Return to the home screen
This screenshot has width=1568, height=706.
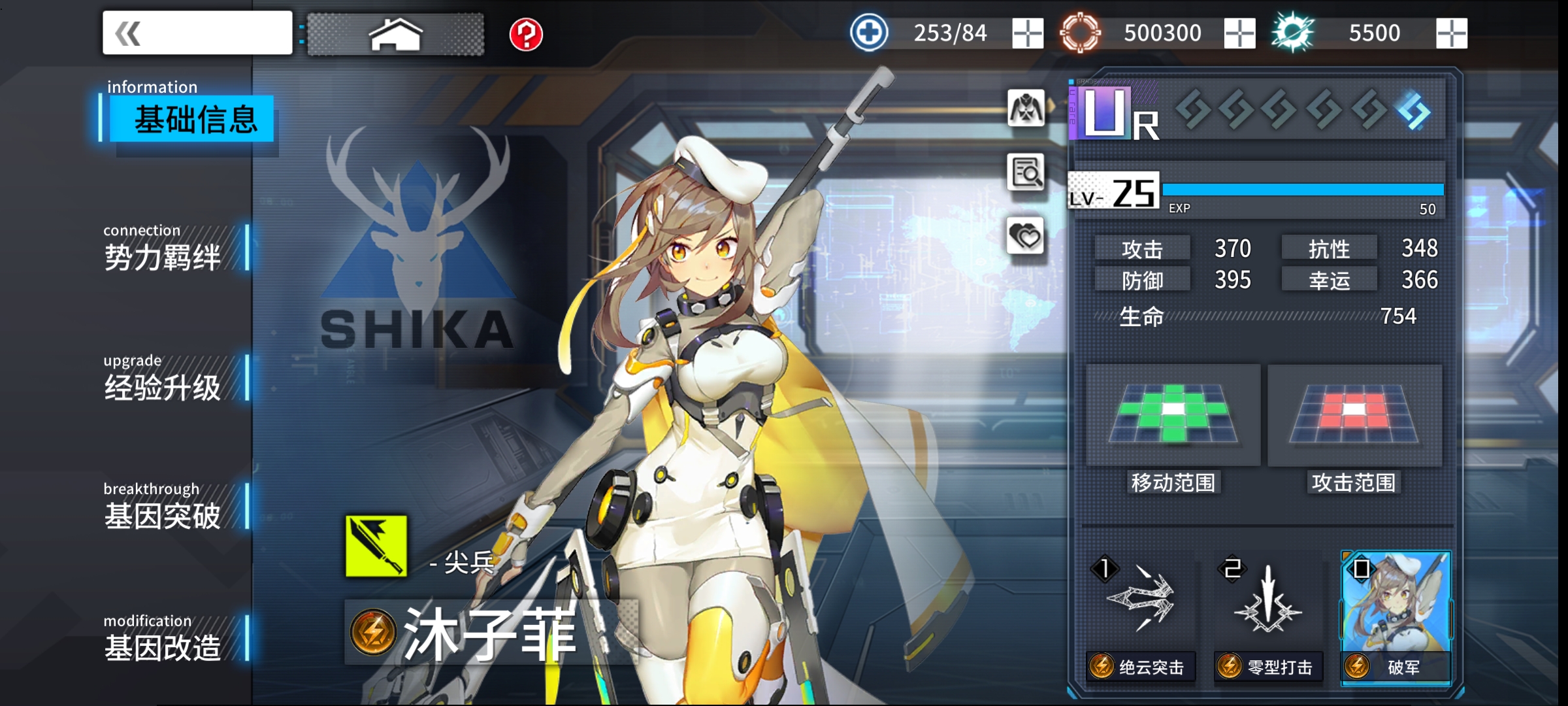(396, 34)
